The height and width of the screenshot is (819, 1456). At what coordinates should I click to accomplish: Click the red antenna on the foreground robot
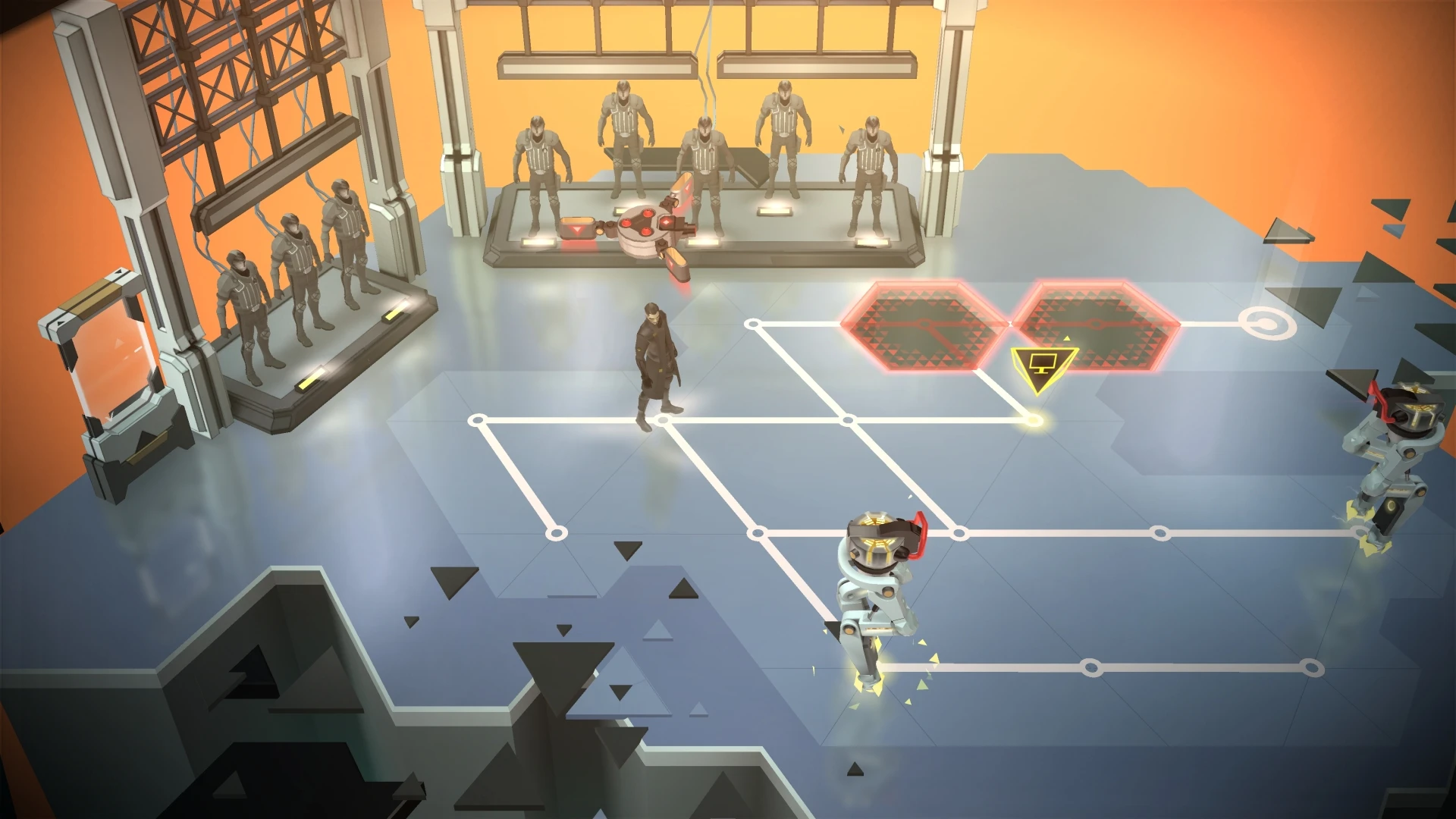pos(921,531)
